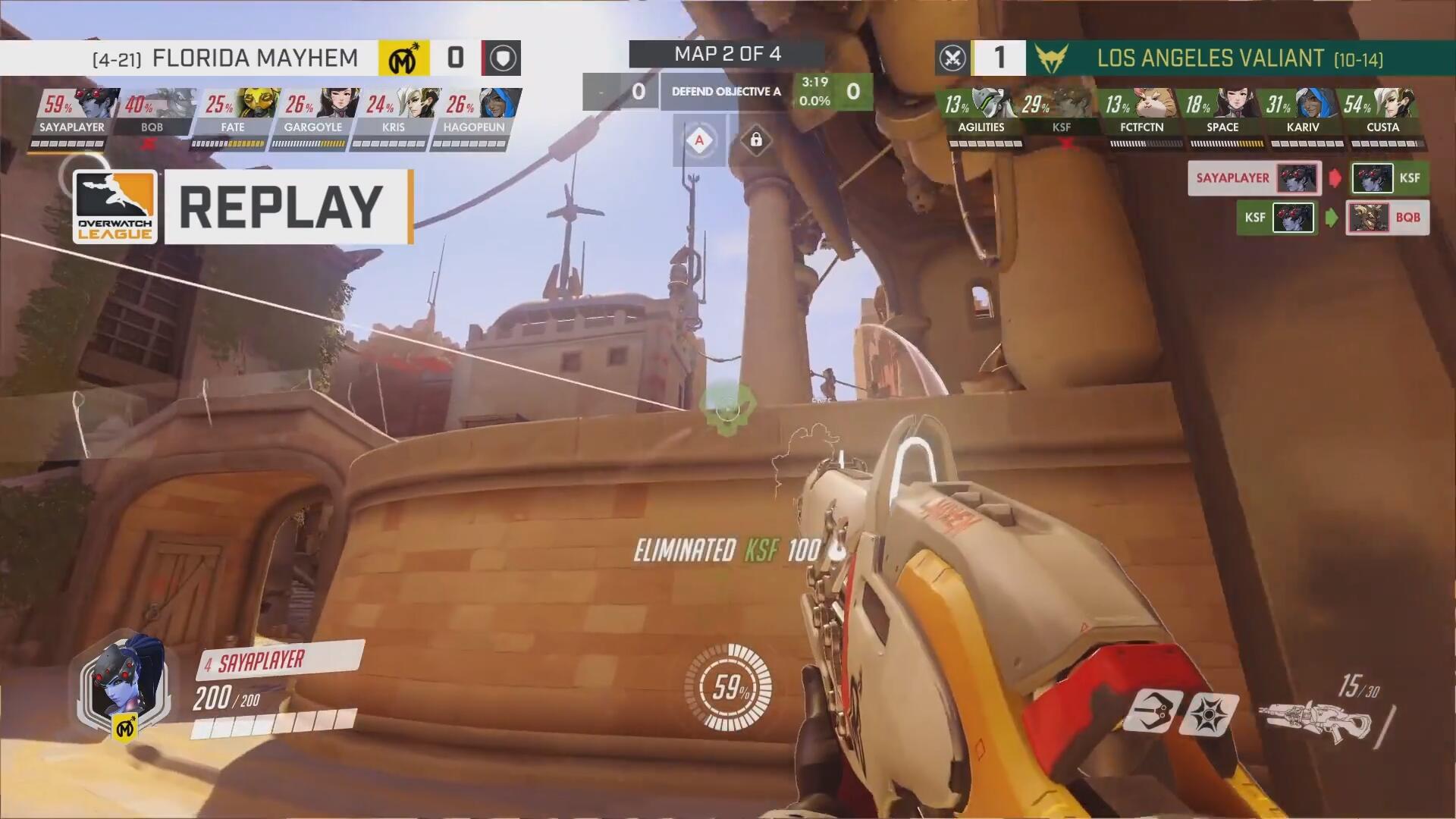The width and height of the screenshot is (1456, 819).
Task: Click the objective A point marker
Action: click(x=699, y=140)
